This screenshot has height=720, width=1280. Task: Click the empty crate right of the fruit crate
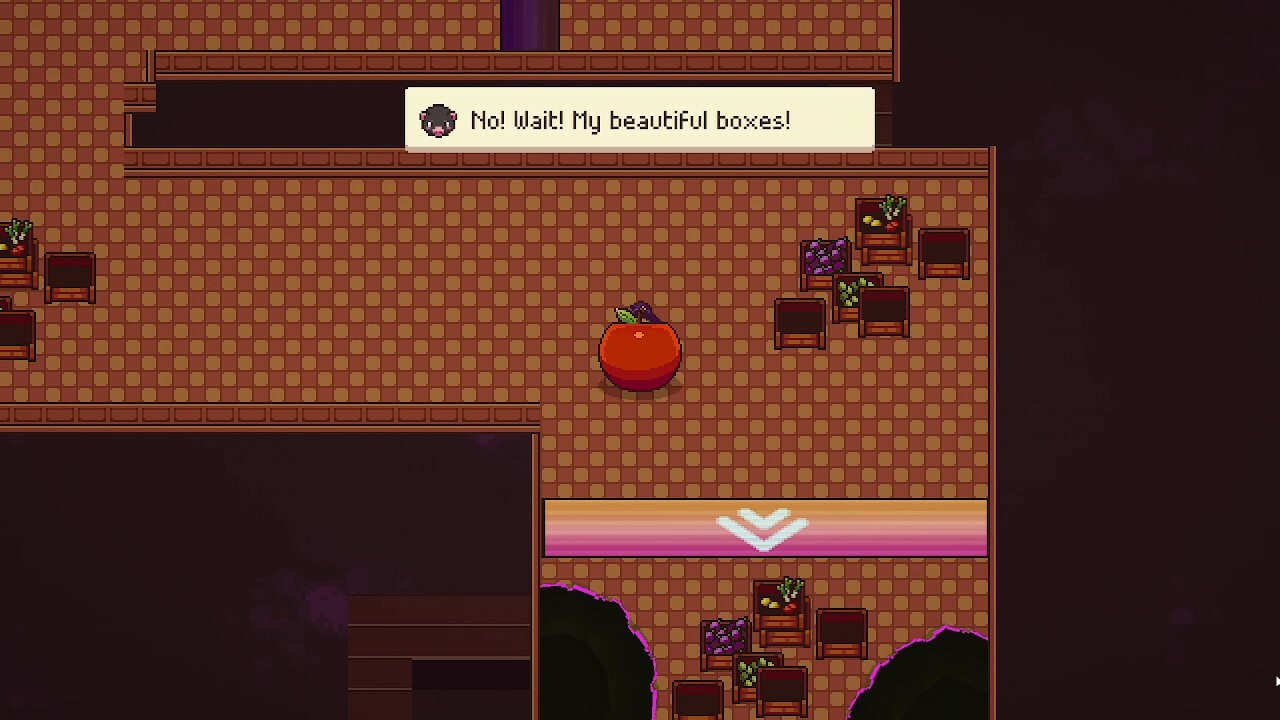(943, 255)
